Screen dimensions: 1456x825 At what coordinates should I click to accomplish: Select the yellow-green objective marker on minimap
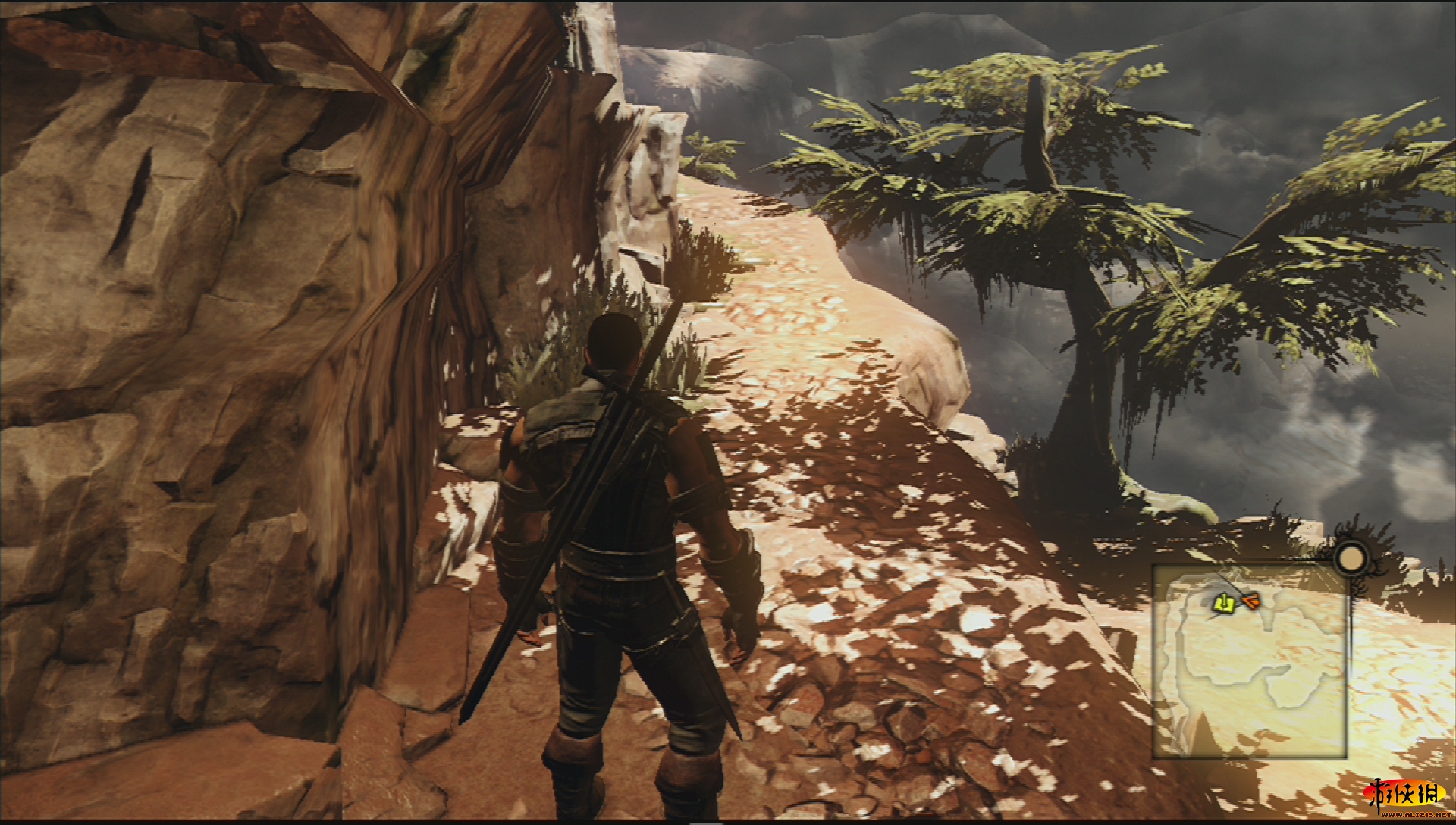(x=1222, y=604)
